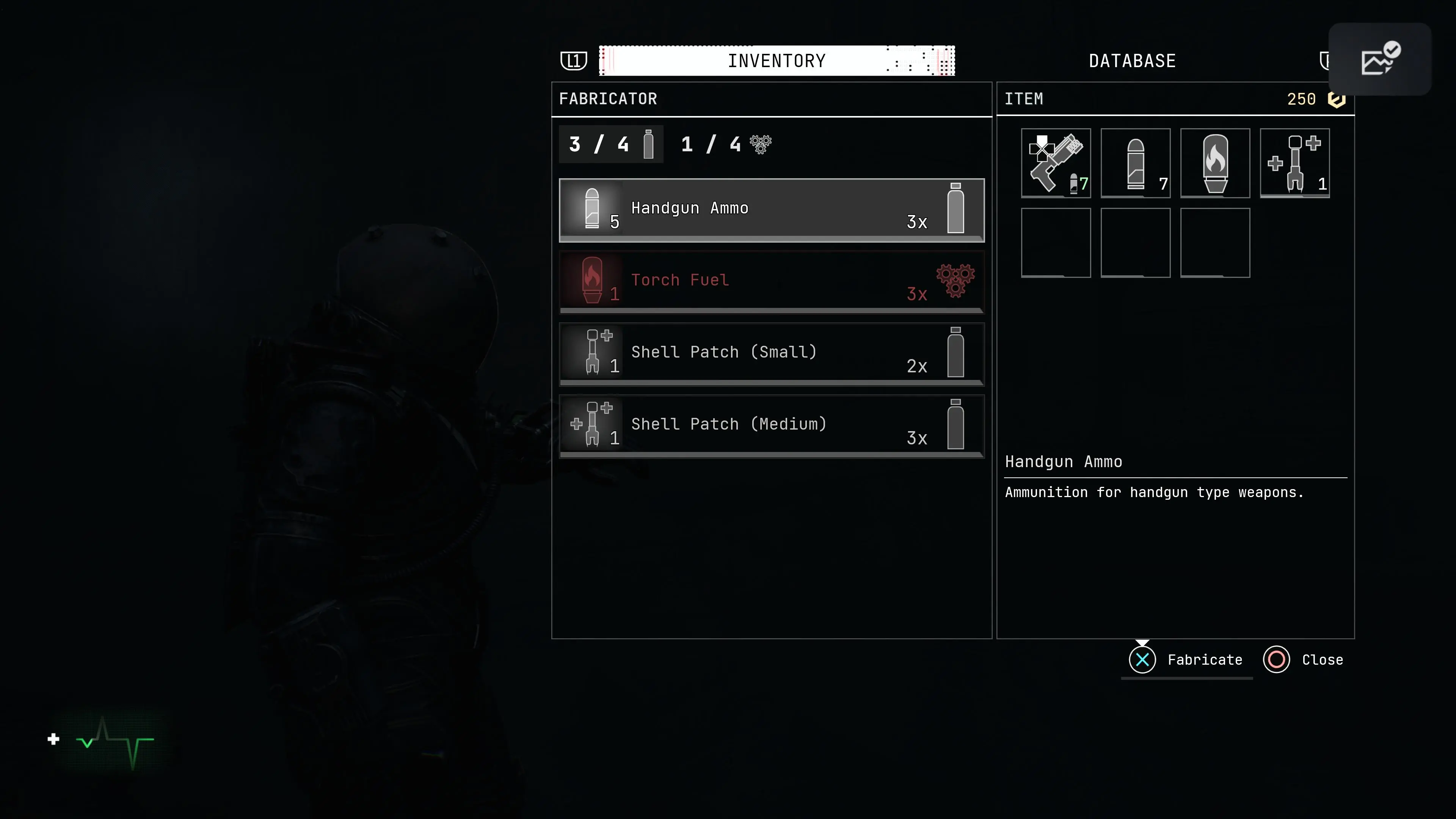The image size is (1456, 819).
Task: Select Shell Patch (Small) recipe
Action: [x=772, y=353]
